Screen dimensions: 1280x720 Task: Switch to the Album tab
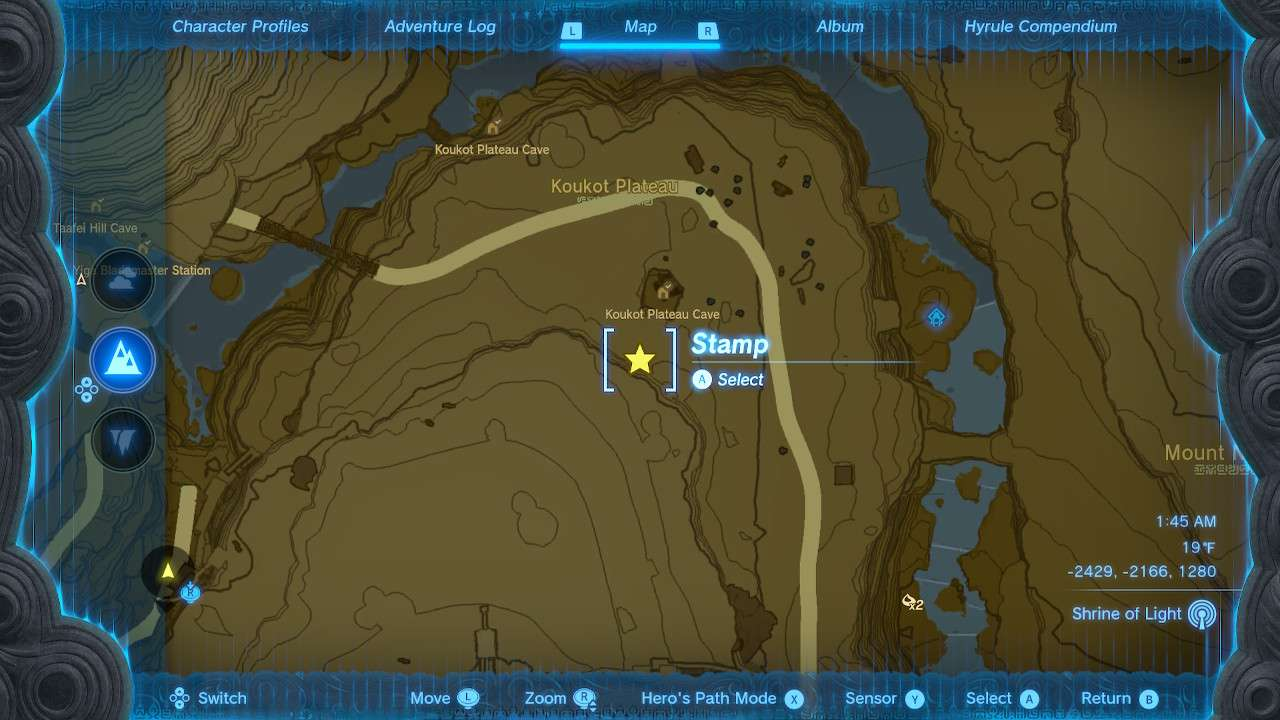(840, 27)
